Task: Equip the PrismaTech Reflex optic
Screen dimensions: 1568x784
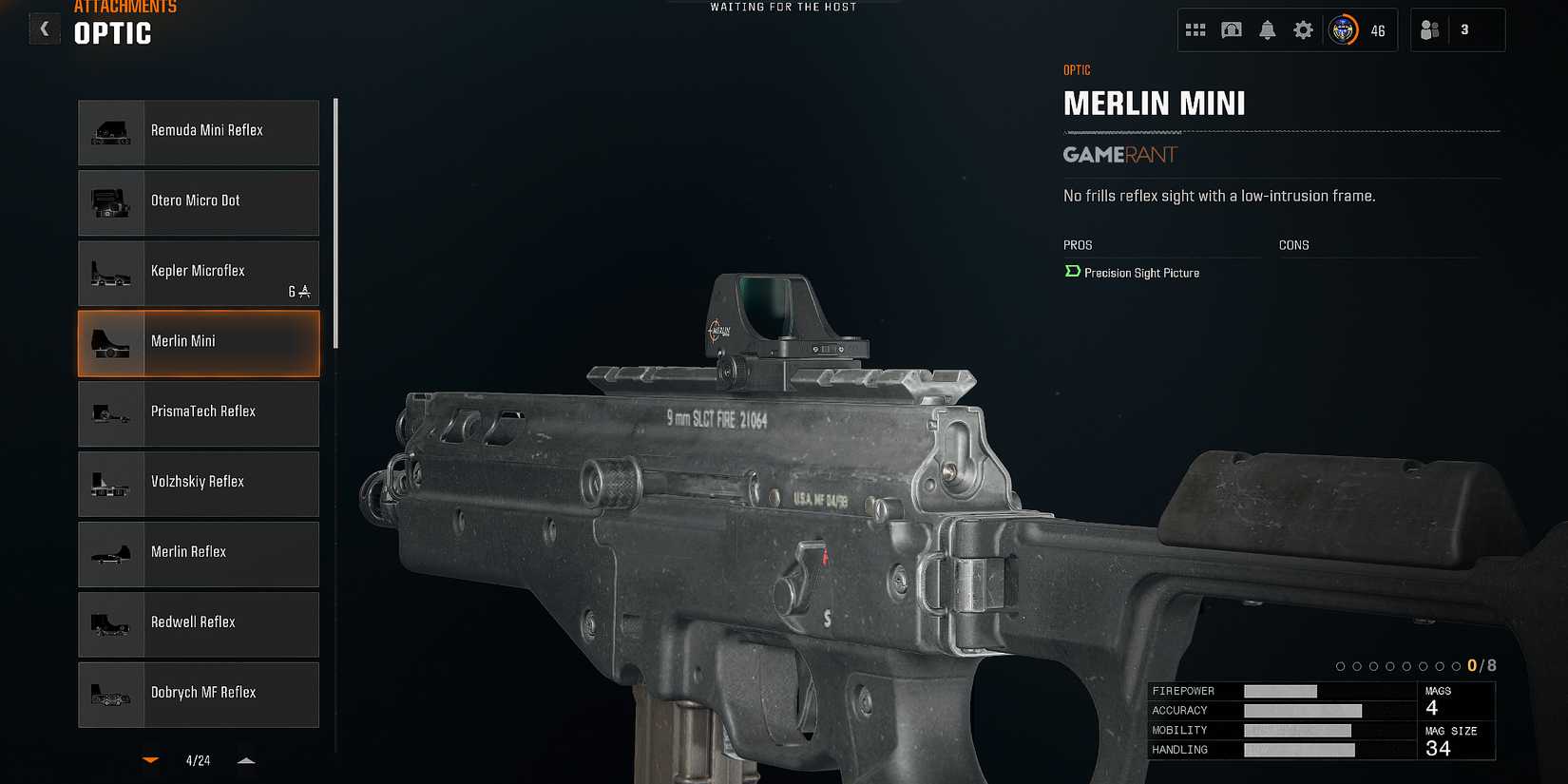Action: 198,412
